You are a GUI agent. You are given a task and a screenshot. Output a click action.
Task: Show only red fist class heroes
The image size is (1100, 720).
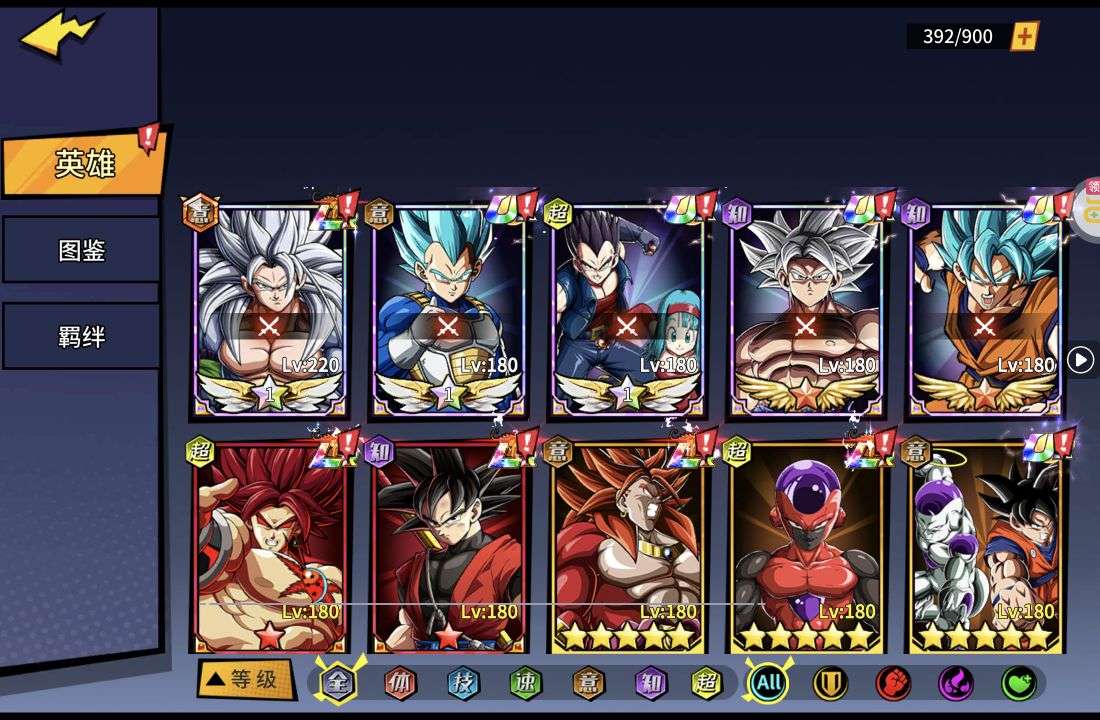coord(892,683)
